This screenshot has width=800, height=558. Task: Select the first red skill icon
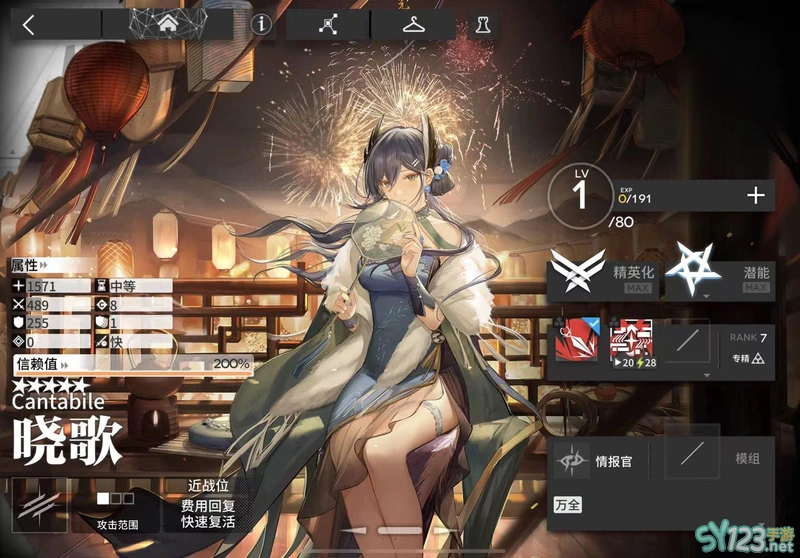(x=576, y=343)
